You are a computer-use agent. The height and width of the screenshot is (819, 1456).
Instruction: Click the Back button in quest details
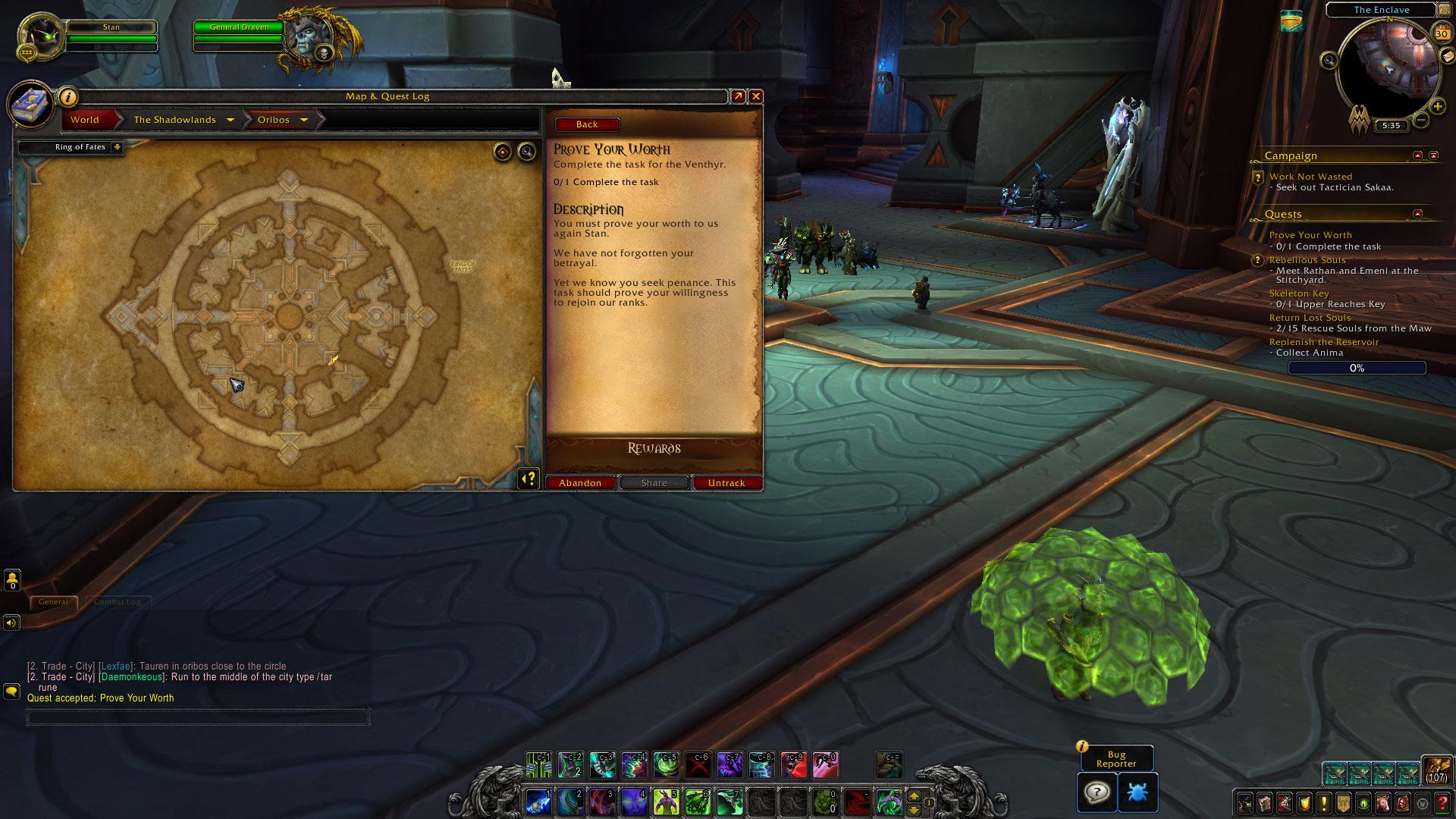click(587, 124)
